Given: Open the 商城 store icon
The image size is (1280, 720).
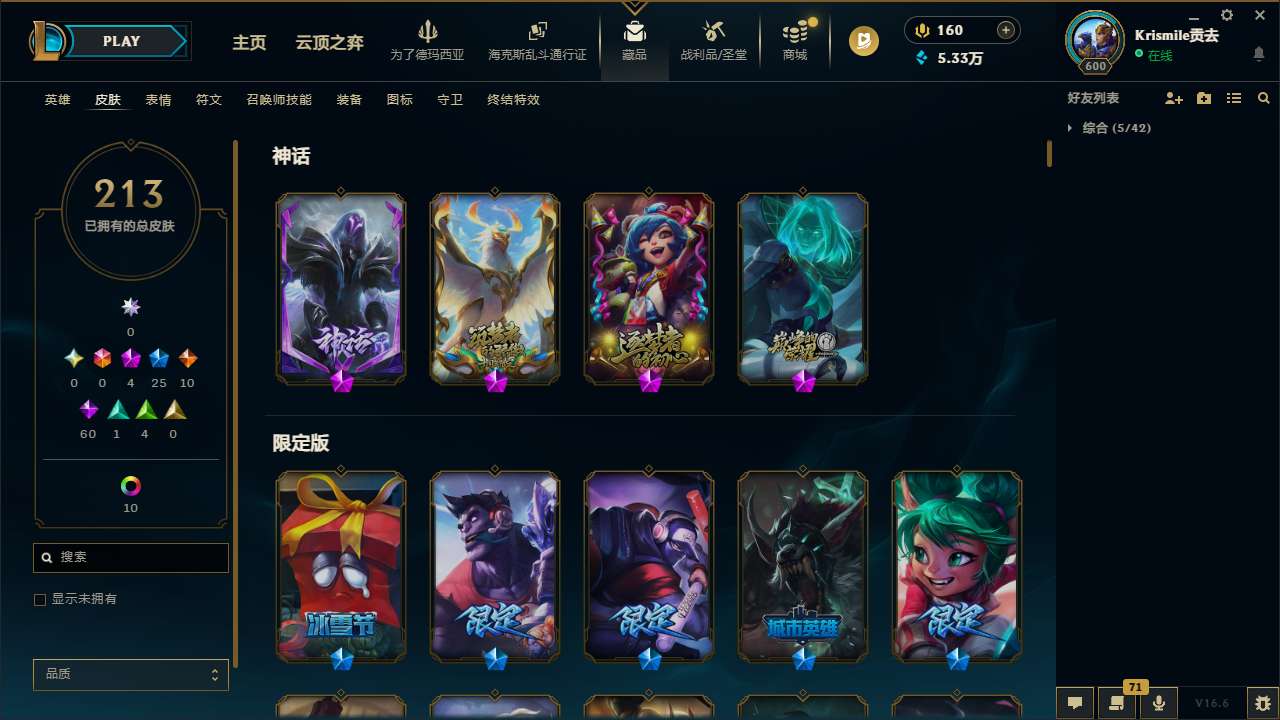Looking at the screenshot, I should coord(794,41).
